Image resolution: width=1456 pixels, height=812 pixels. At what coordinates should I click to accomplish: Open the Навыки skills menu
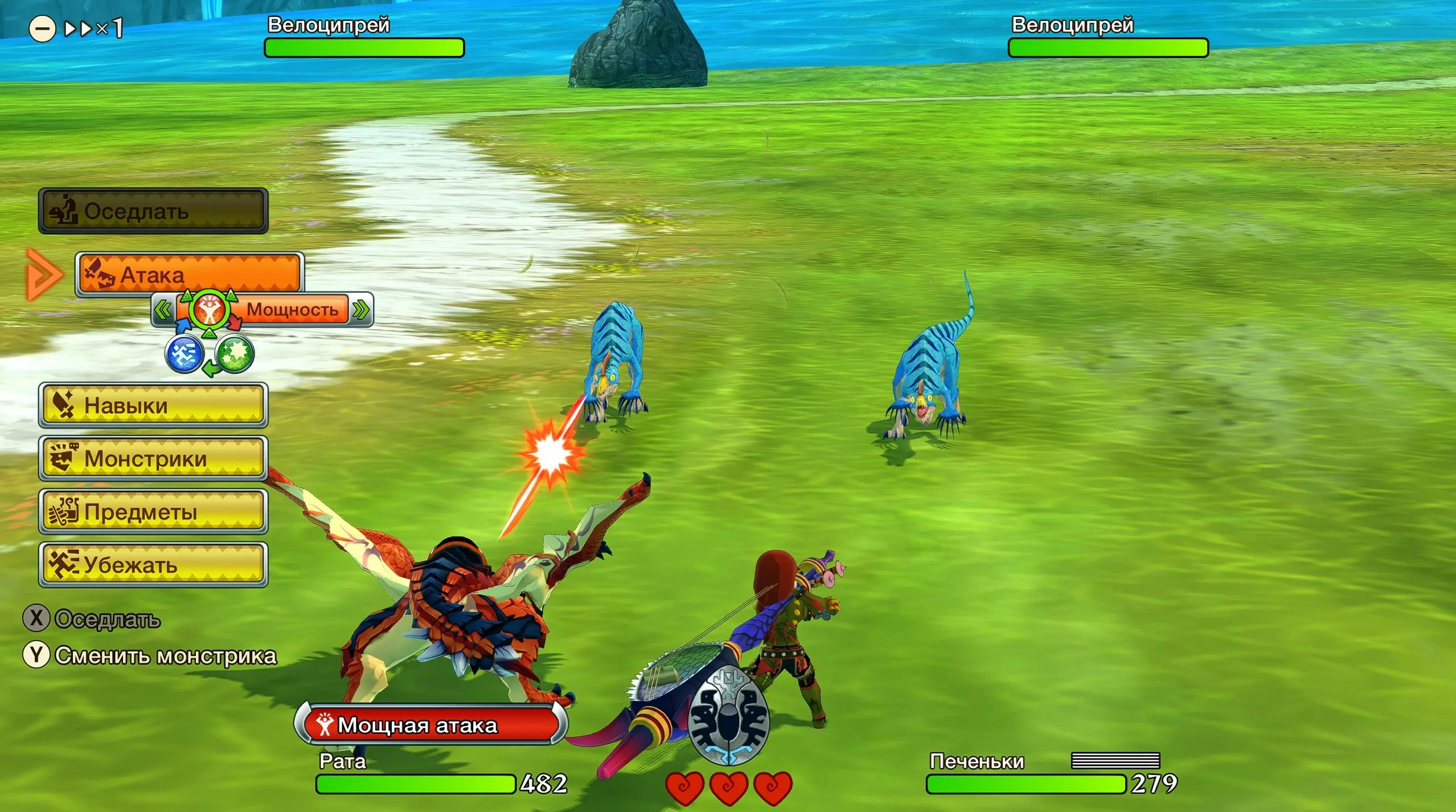tap(153, 405)
